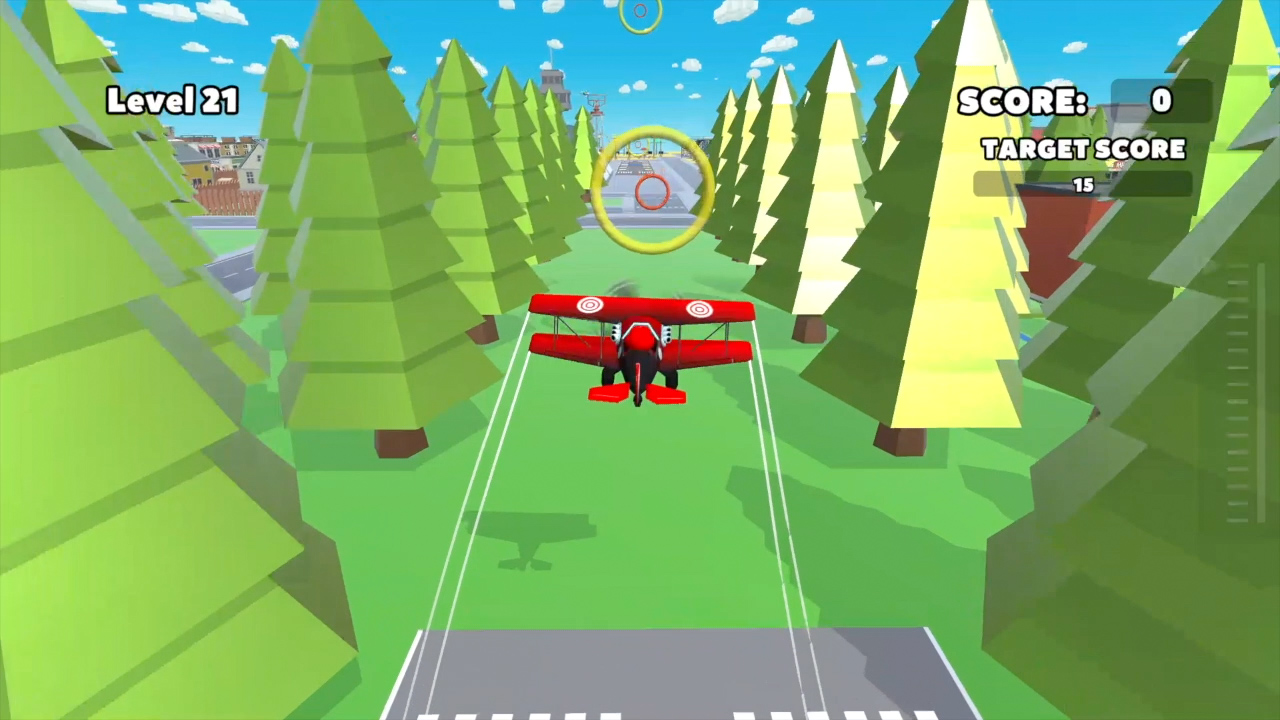Select the bullseye marking on the right wing
Viewport: 1280px width, 720px height.
tap(700, 310)
